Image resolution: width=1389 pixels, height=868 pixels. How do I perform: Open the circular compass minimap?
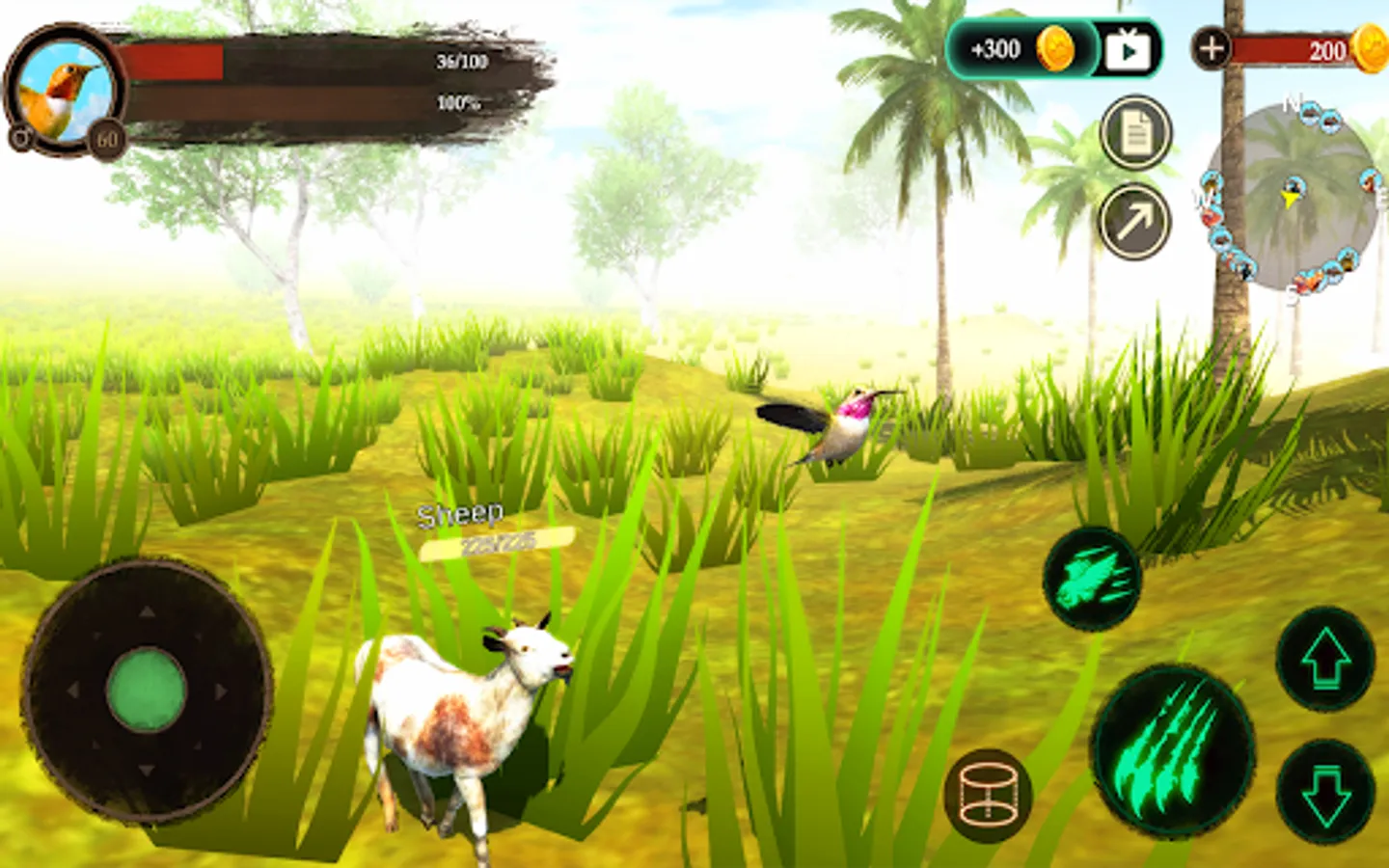1291,198
